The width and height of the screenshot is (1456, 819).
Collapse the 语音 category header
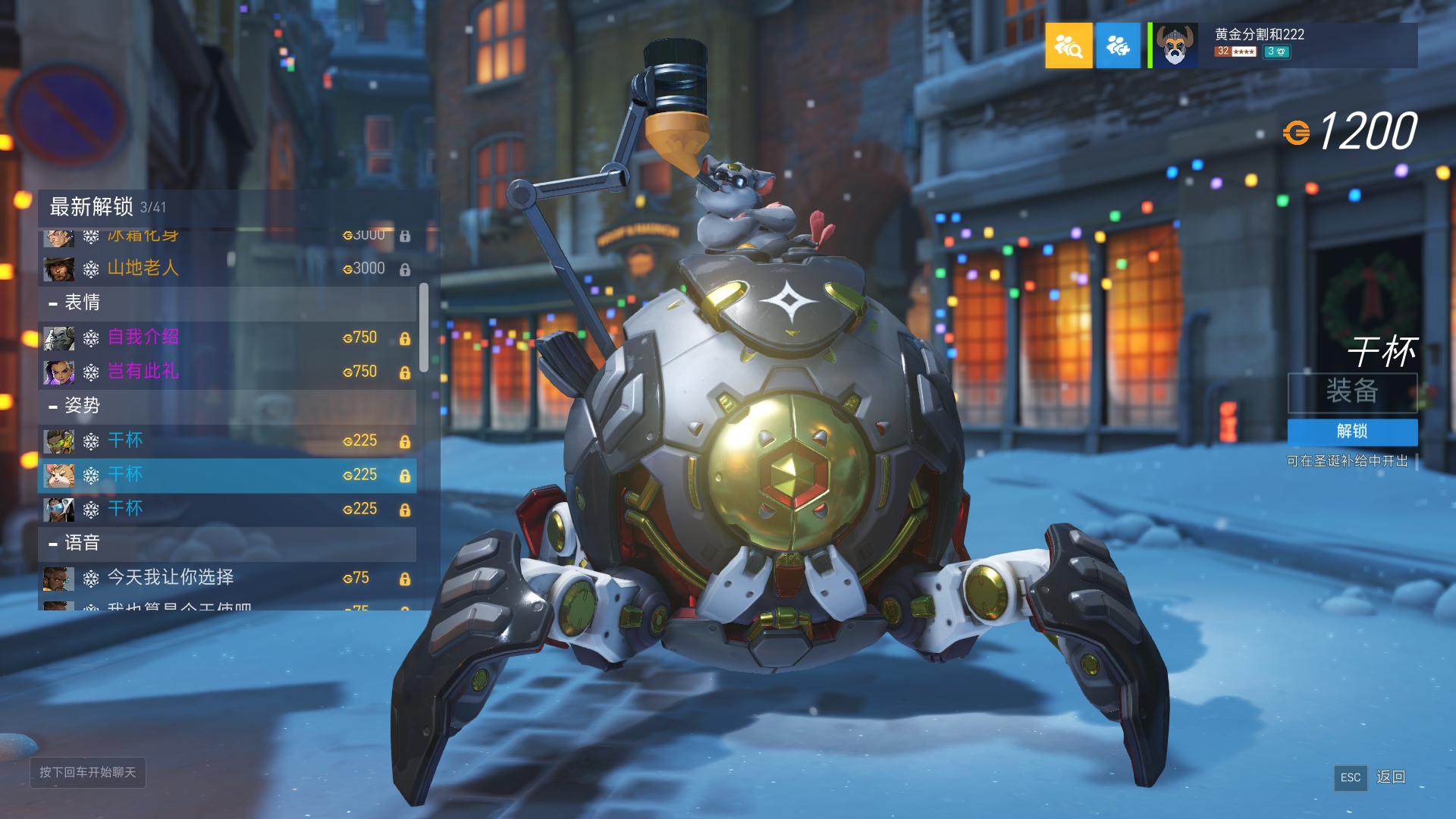227,544
